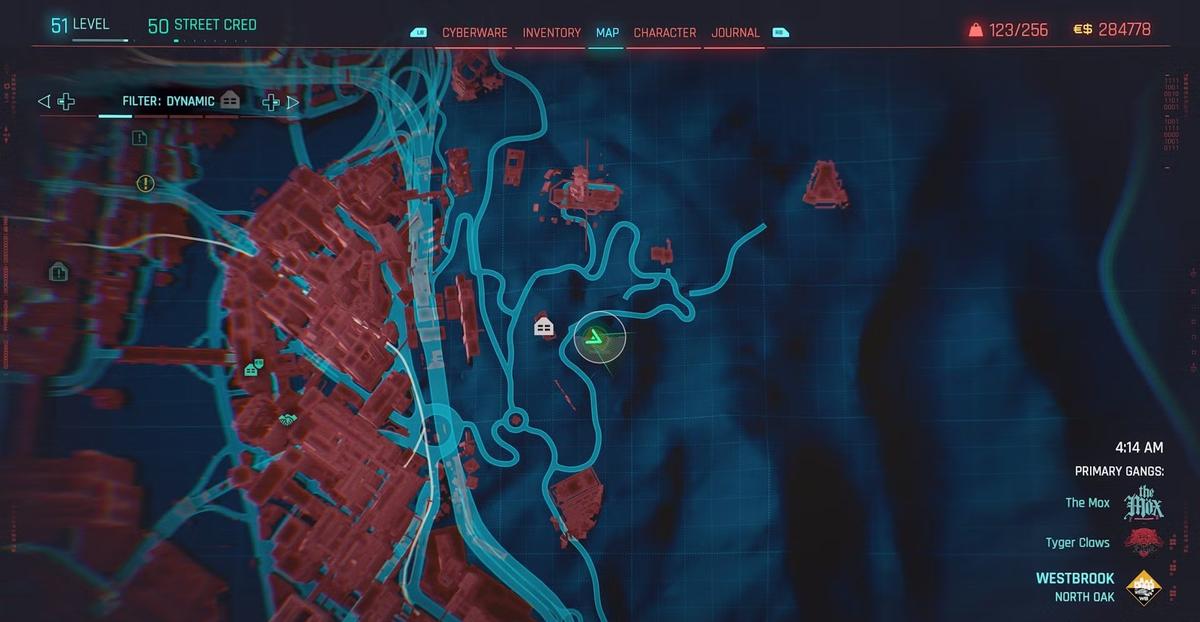Select the document exclamation marker below the filter

coord(139,138)
